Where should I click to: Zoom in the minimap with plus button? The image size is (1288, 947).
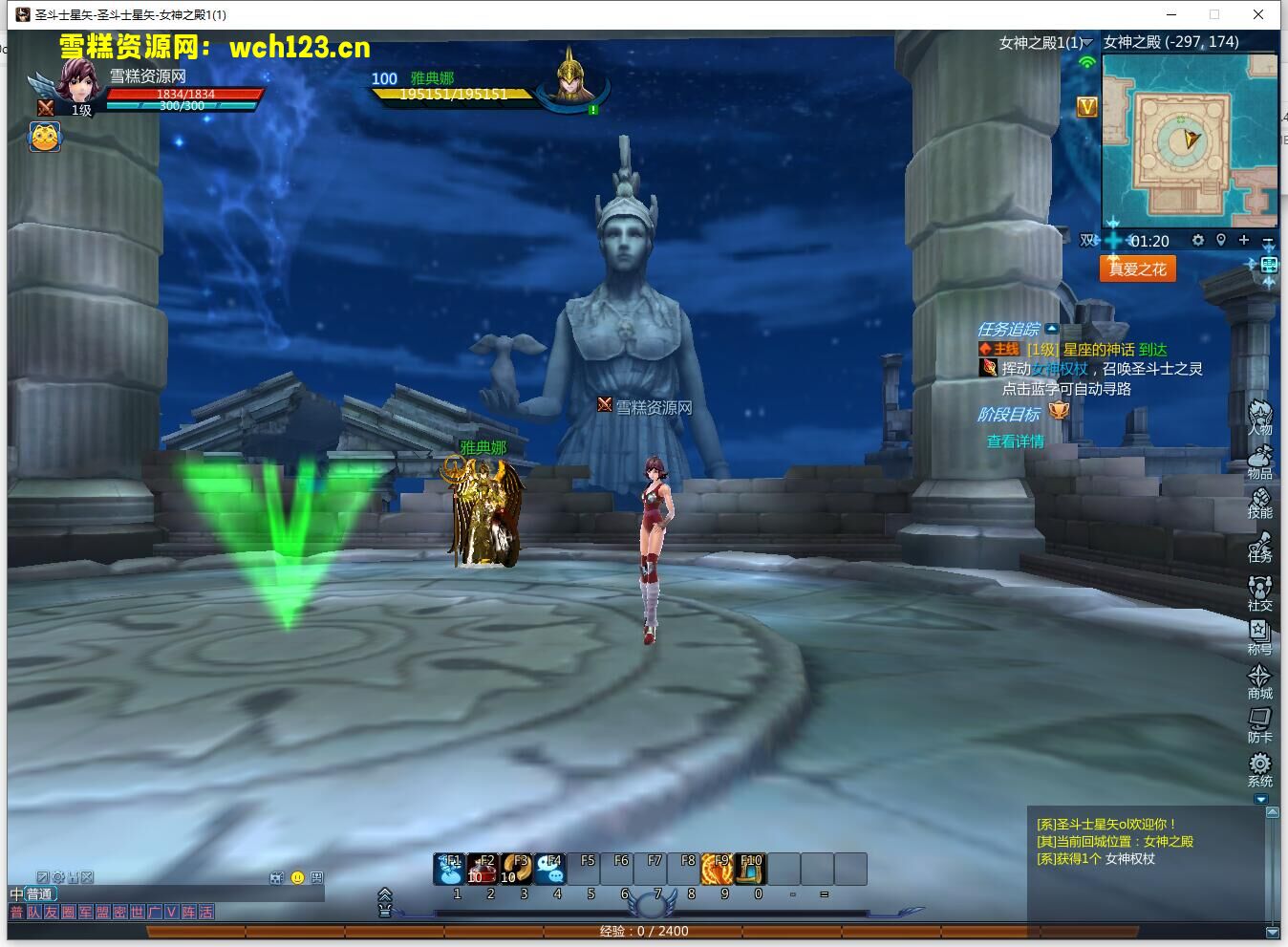click(x=1243, y=240)
